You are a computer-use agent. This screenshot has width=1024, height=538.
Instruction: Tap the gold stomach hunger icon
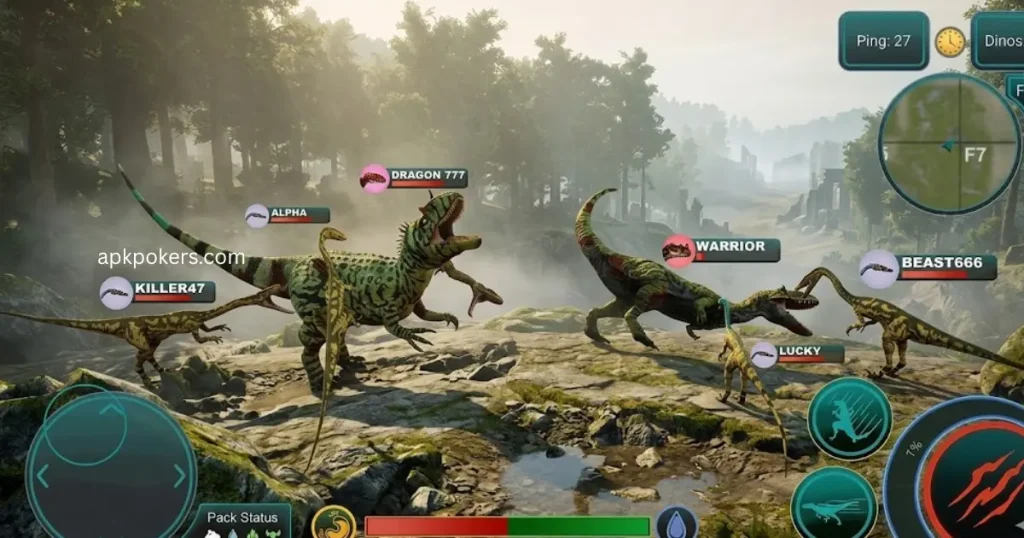[x=334, y=523]
